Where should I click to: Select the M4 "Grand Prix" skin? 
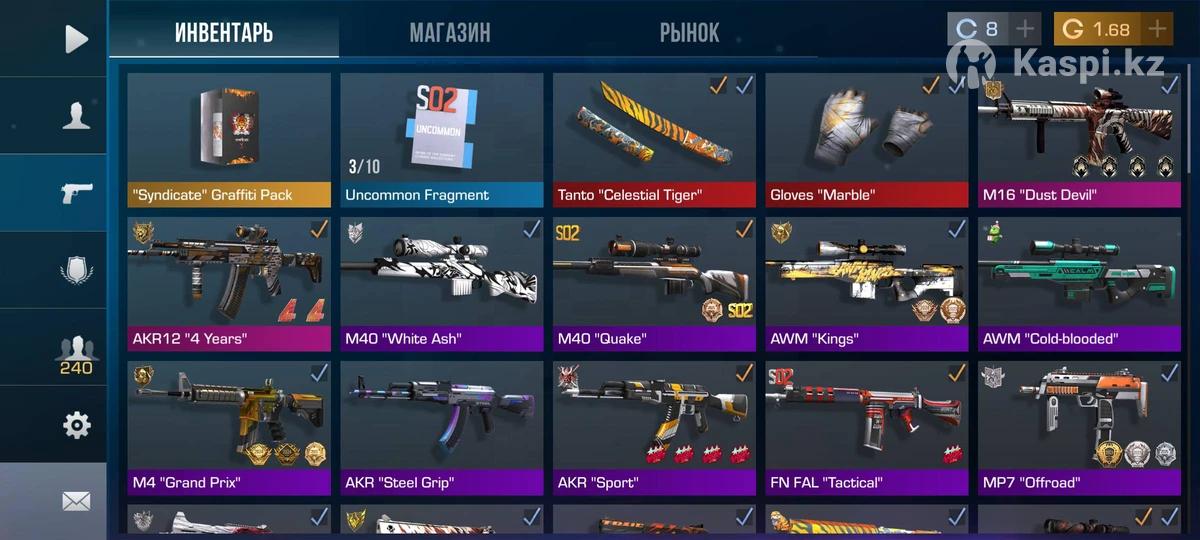[229, 427]
